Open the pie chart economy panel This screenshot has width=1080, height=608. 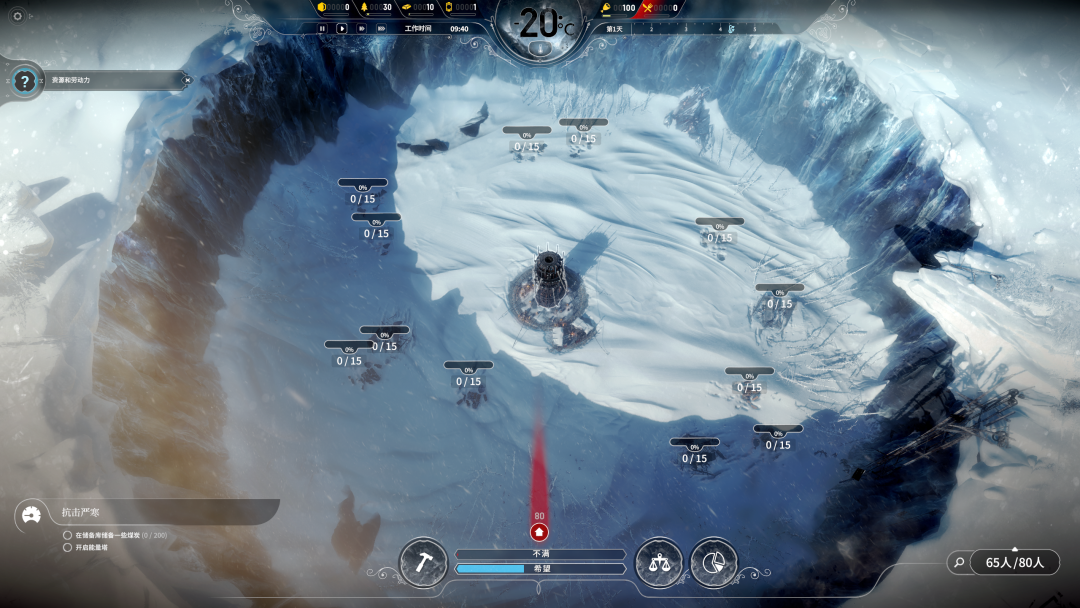coord(713,562)
